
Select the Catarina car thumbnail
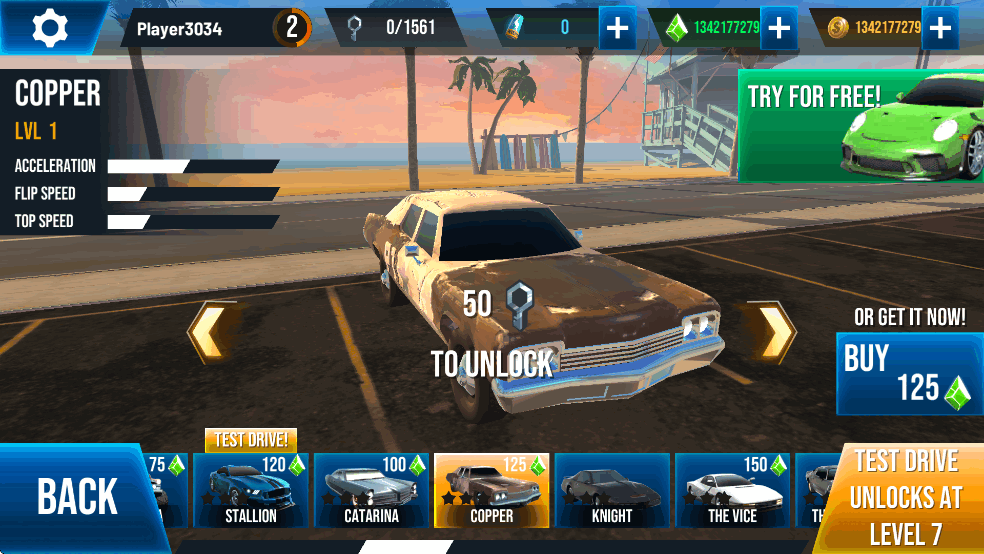tap(371, 490)
